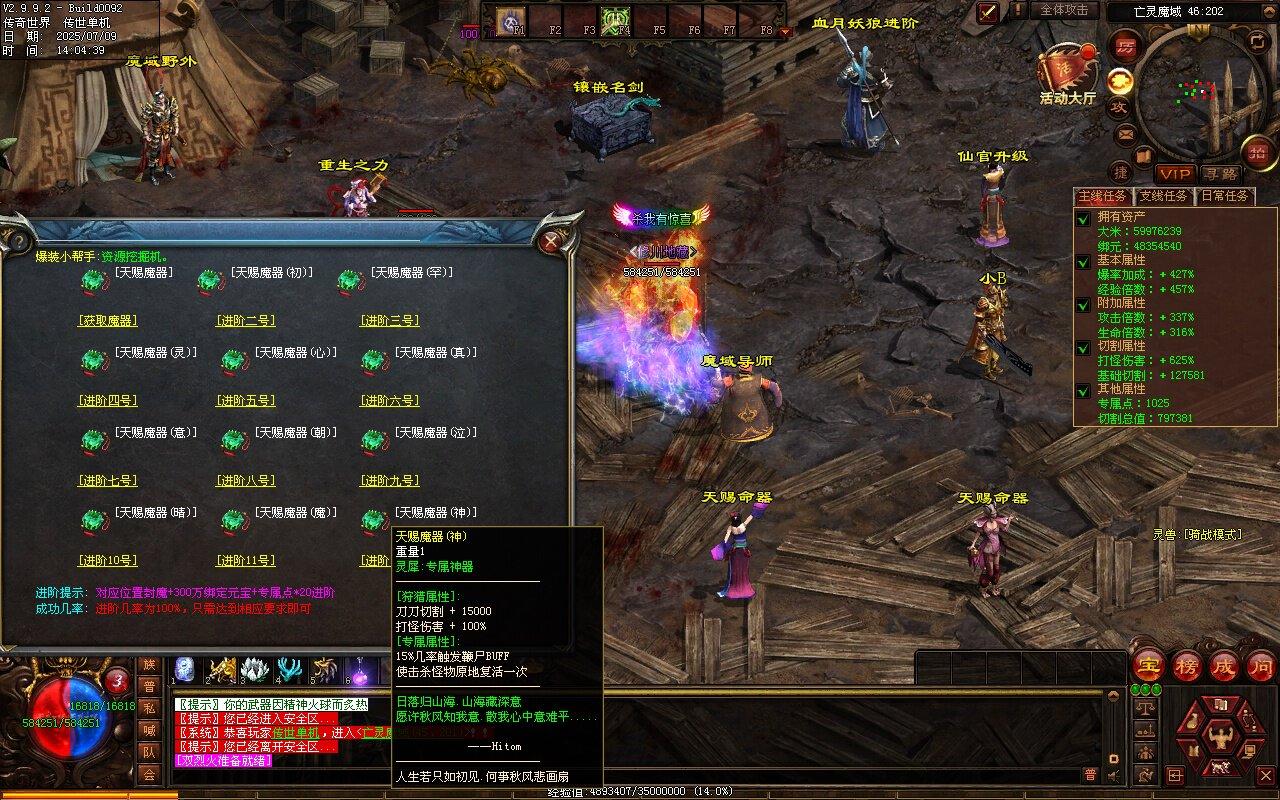Open the 活动大厅 activity hall
1280x800 pixels.
(1067, 74)
